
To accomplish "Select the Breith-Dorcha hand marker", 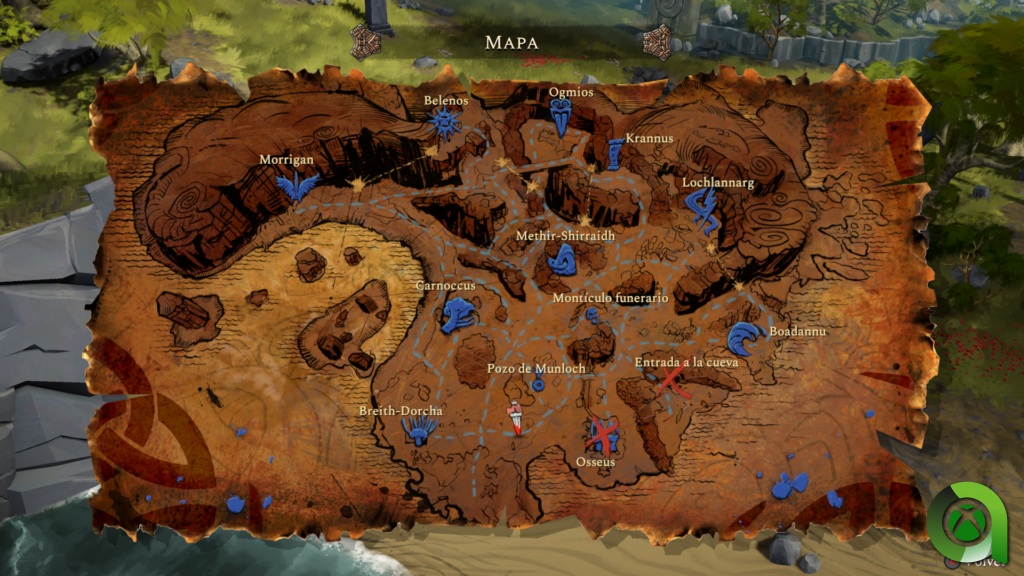I will 418,430.
